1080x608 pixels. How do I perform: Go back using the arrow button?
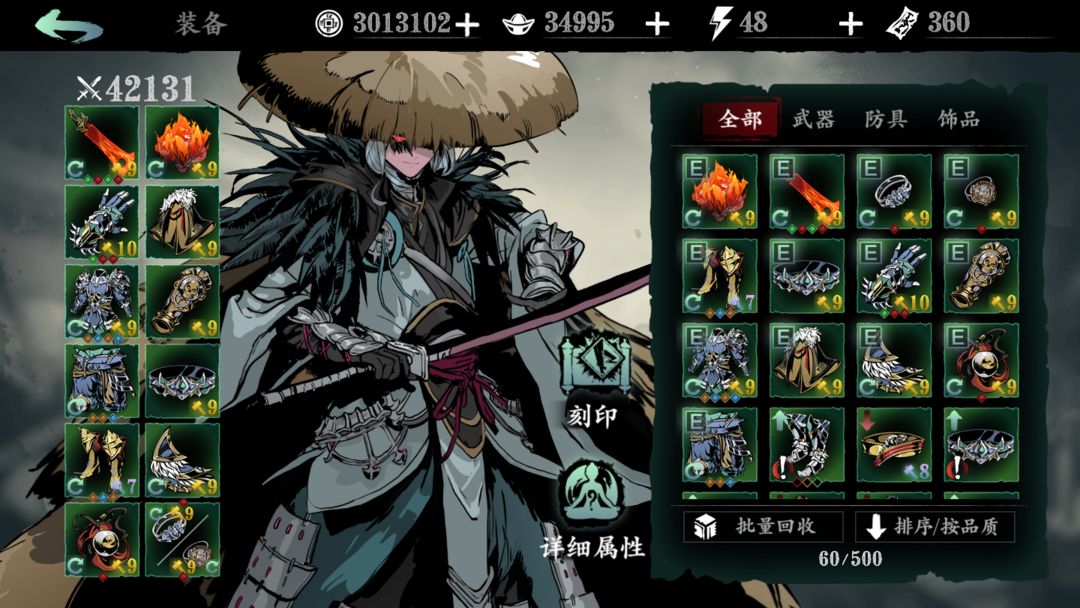(67, 25)
